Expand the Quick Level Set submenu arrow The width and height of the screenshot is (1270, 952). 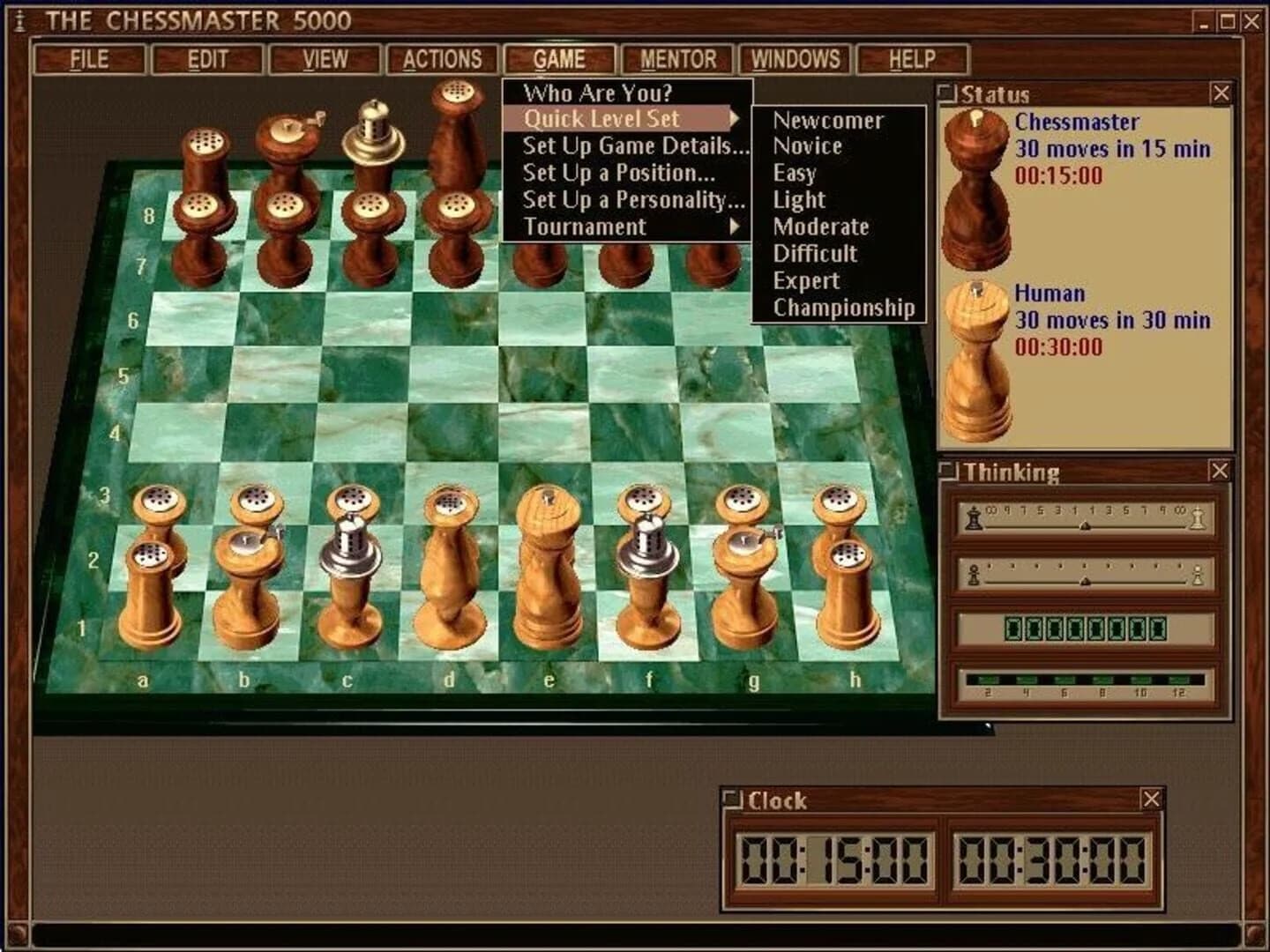coord(733,120)
